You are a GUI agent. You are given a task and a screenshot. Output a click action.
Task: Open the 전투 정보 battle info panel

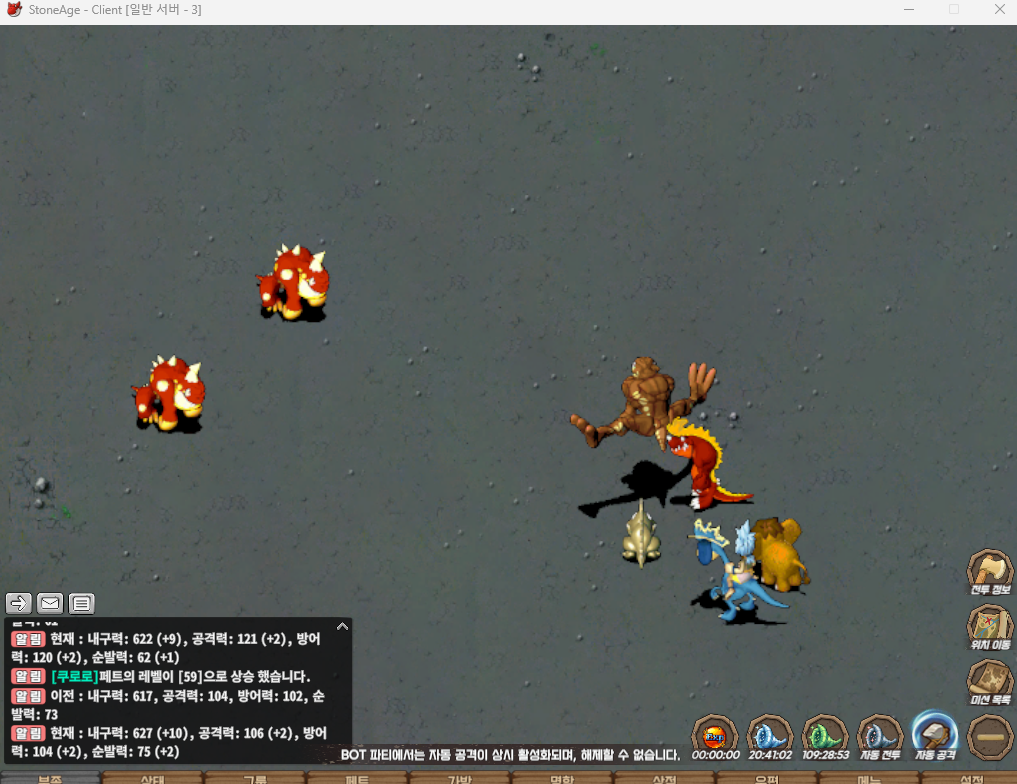point(990,570)
